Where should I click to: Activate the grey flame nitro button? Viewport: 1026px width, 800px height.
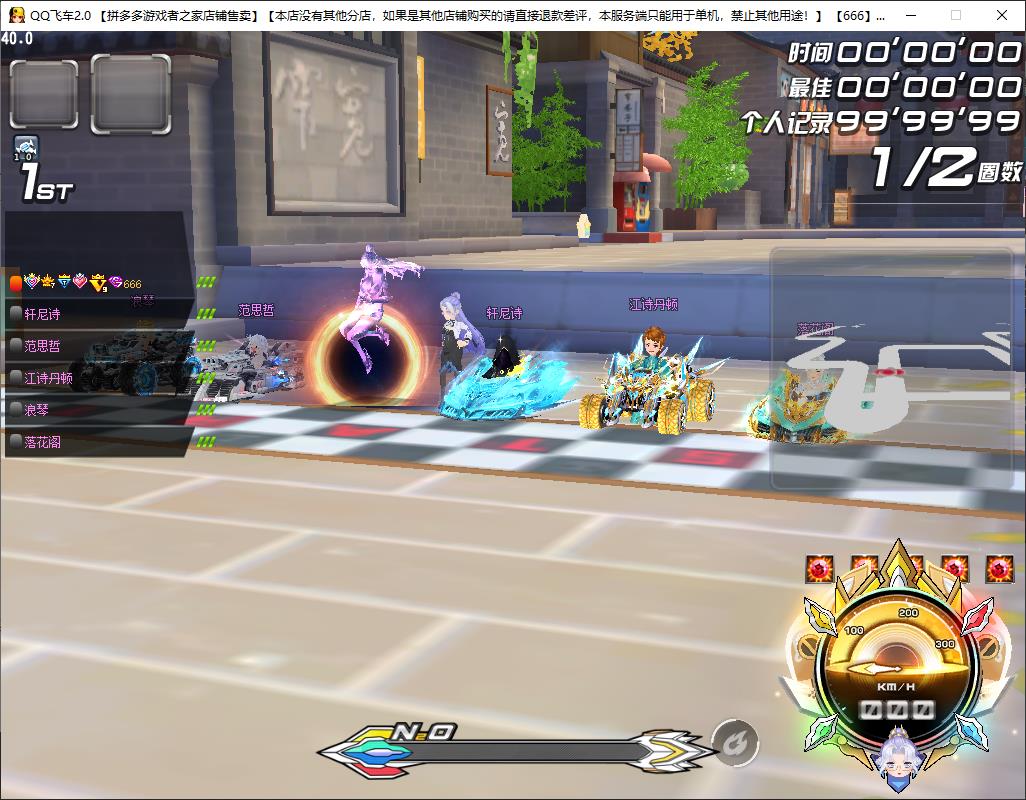735,744
